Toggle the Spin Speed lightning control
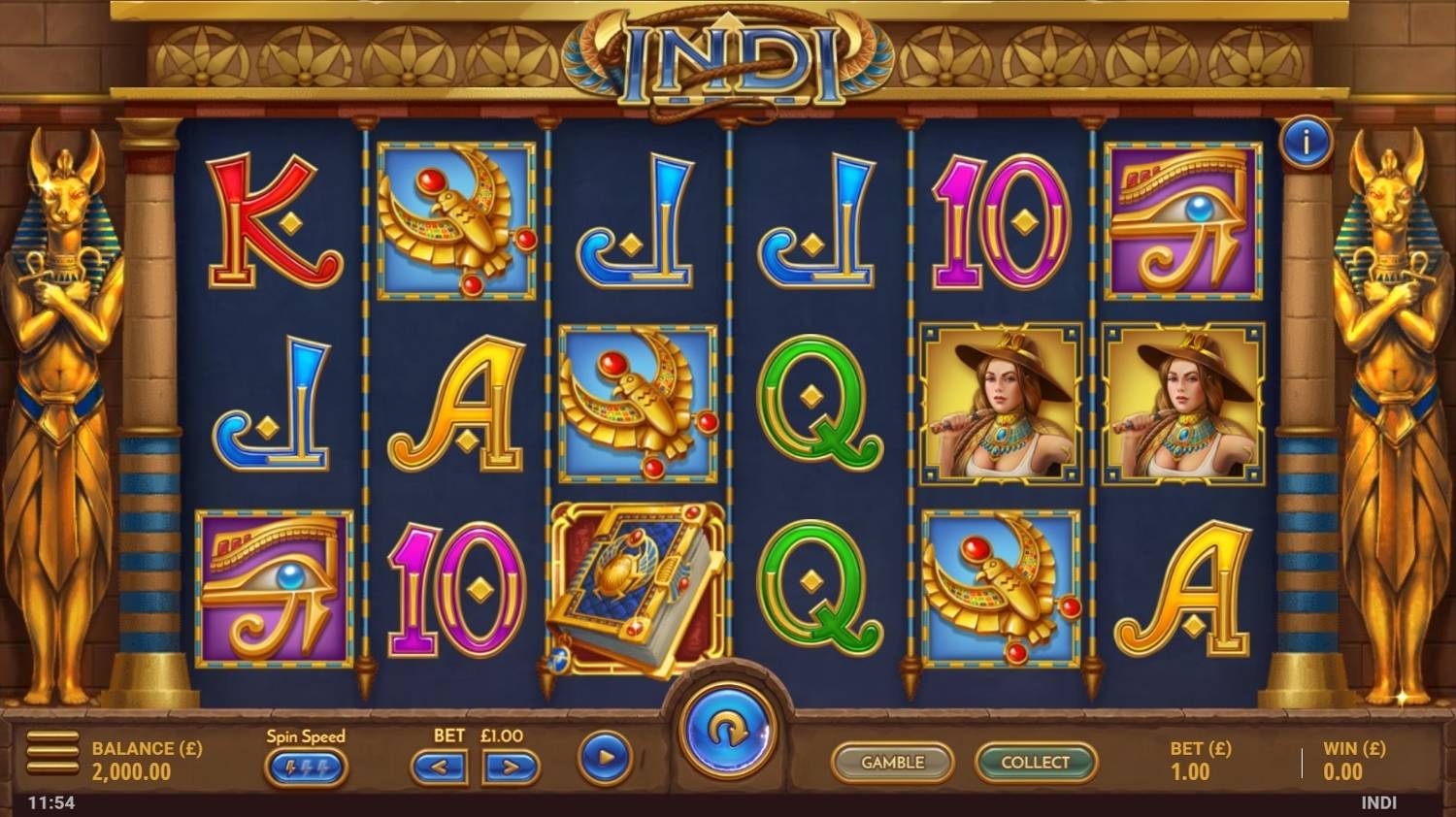The image size is (1456, 817). pos(306,768)
